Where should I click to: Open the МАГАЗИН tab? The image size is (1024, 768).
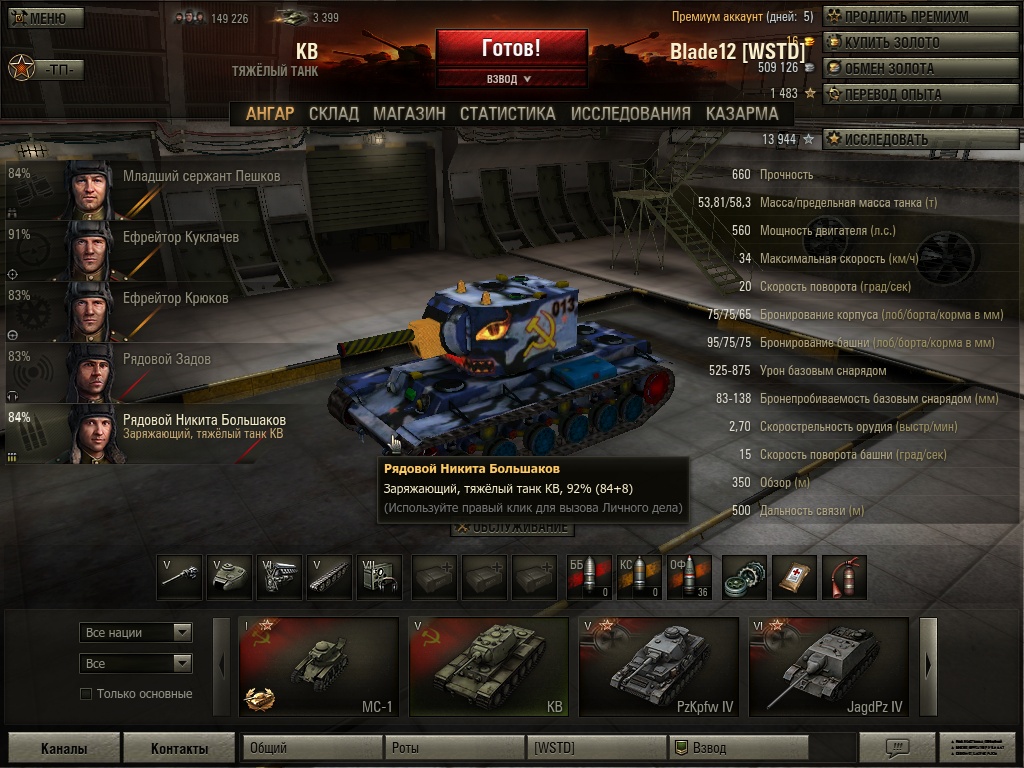click(409, 114)
